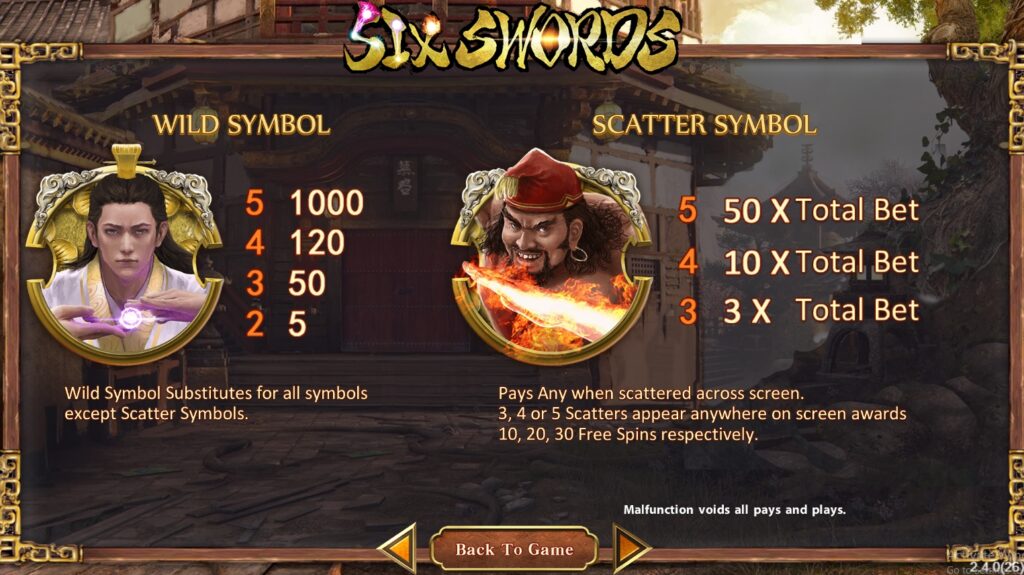
Task: Advance to the next paytable page
Action: coord(630,549)
